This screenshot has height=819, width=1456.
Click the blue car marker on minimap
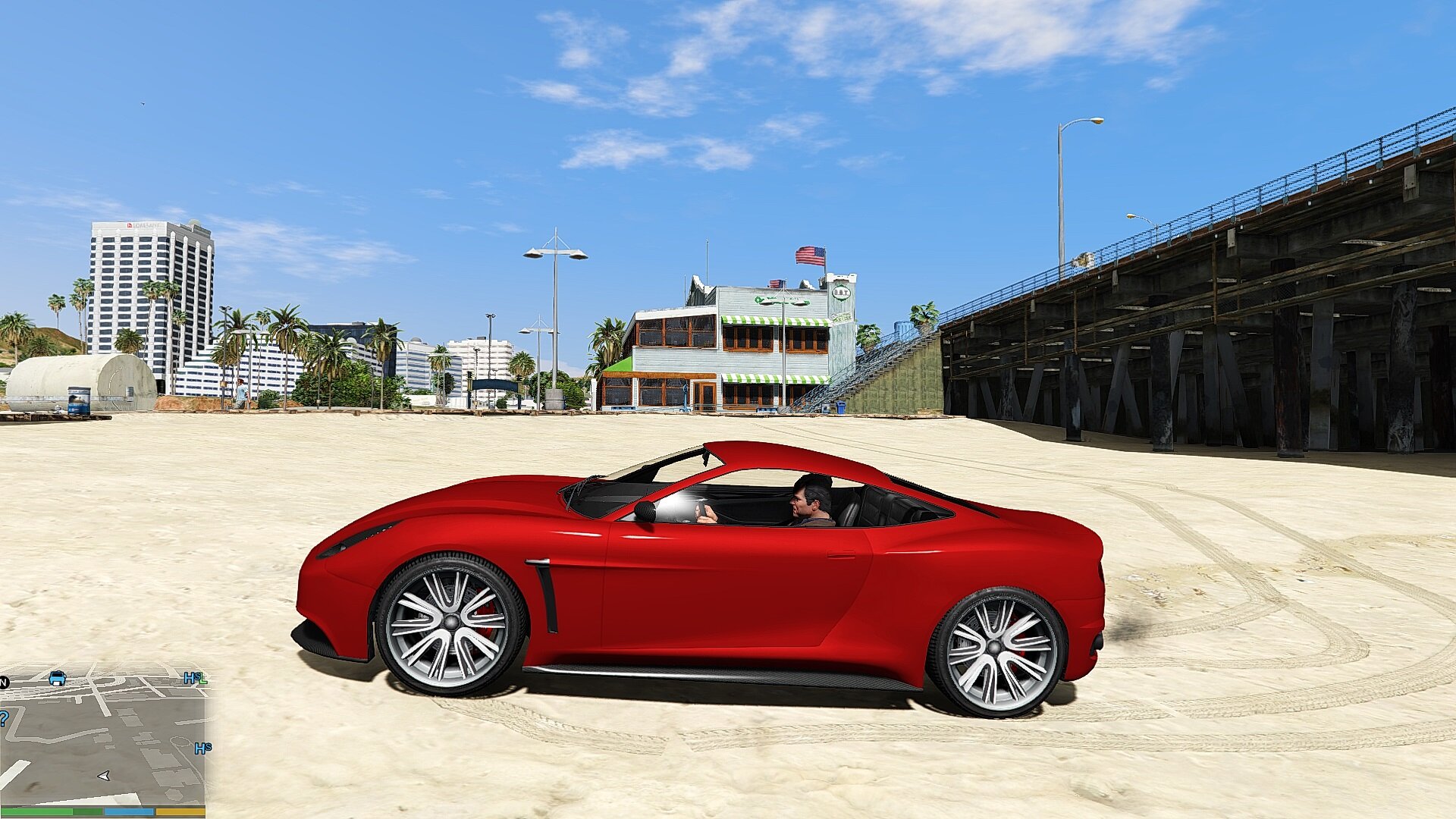(x=57, y=678)
